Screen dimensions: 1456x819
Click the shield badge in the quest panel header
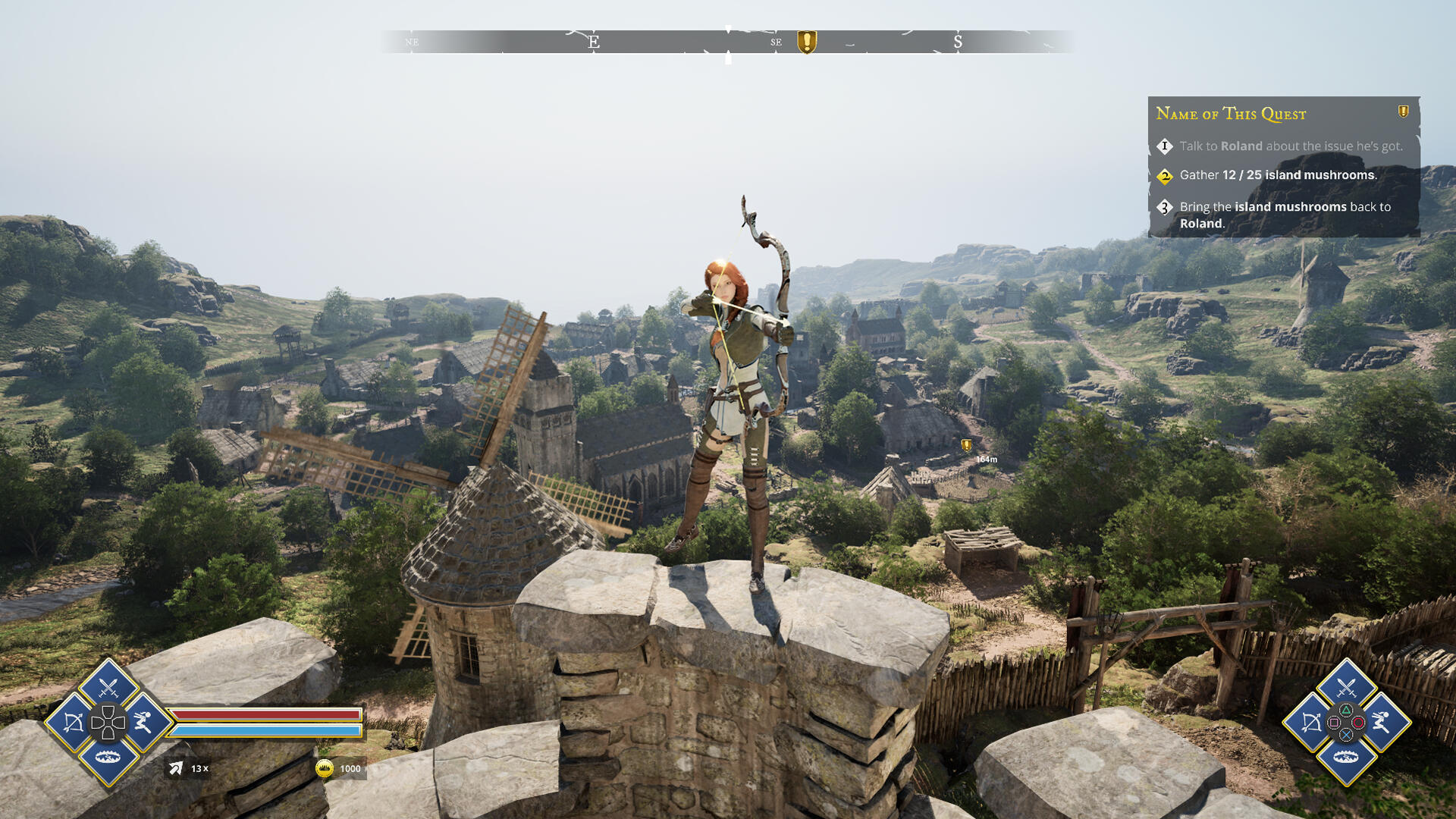[1404, 111]
